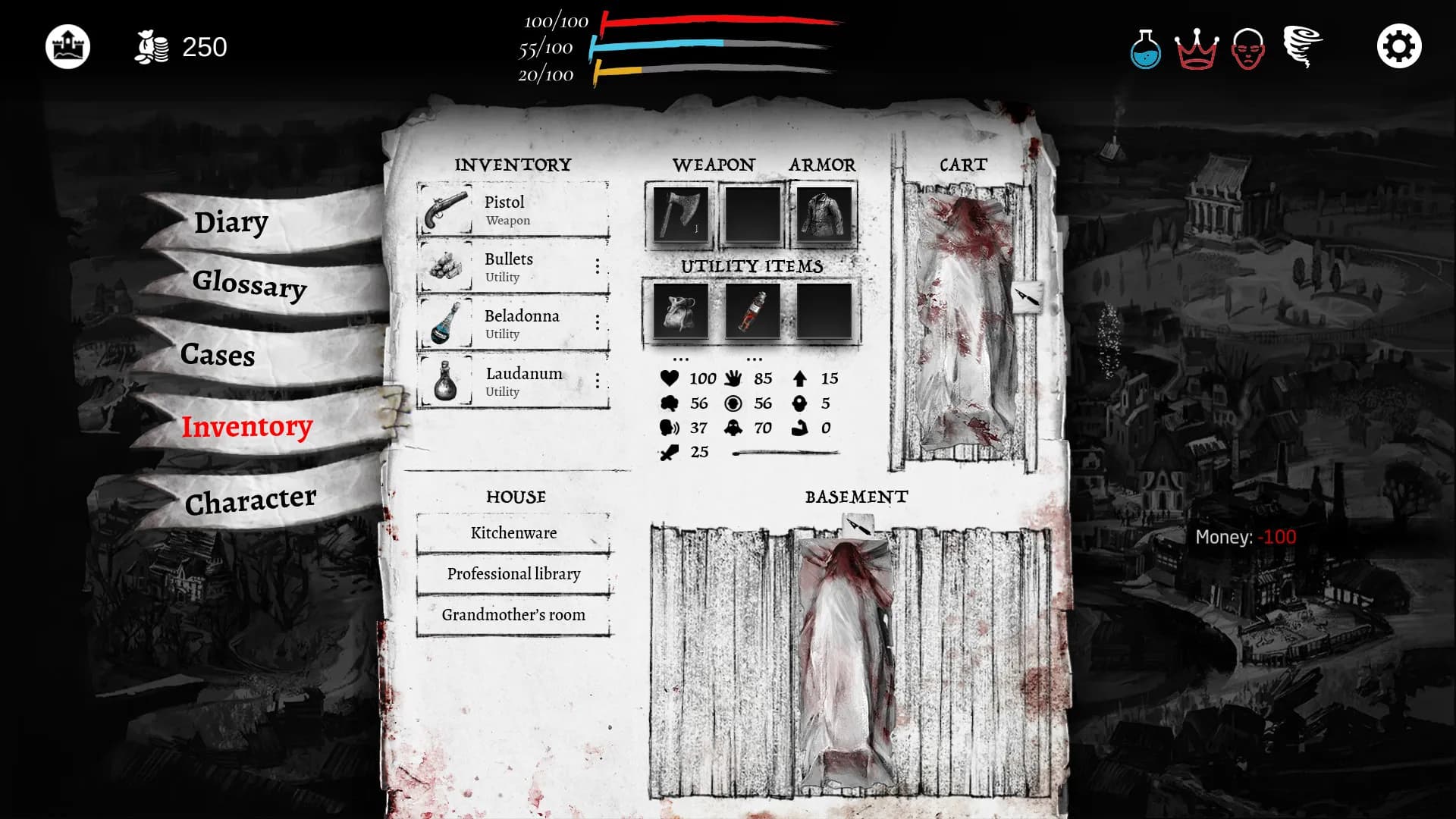Viewport: 1456px width, 819px height.
Task: Switch to the Diary tab
Action: point(231,222)
